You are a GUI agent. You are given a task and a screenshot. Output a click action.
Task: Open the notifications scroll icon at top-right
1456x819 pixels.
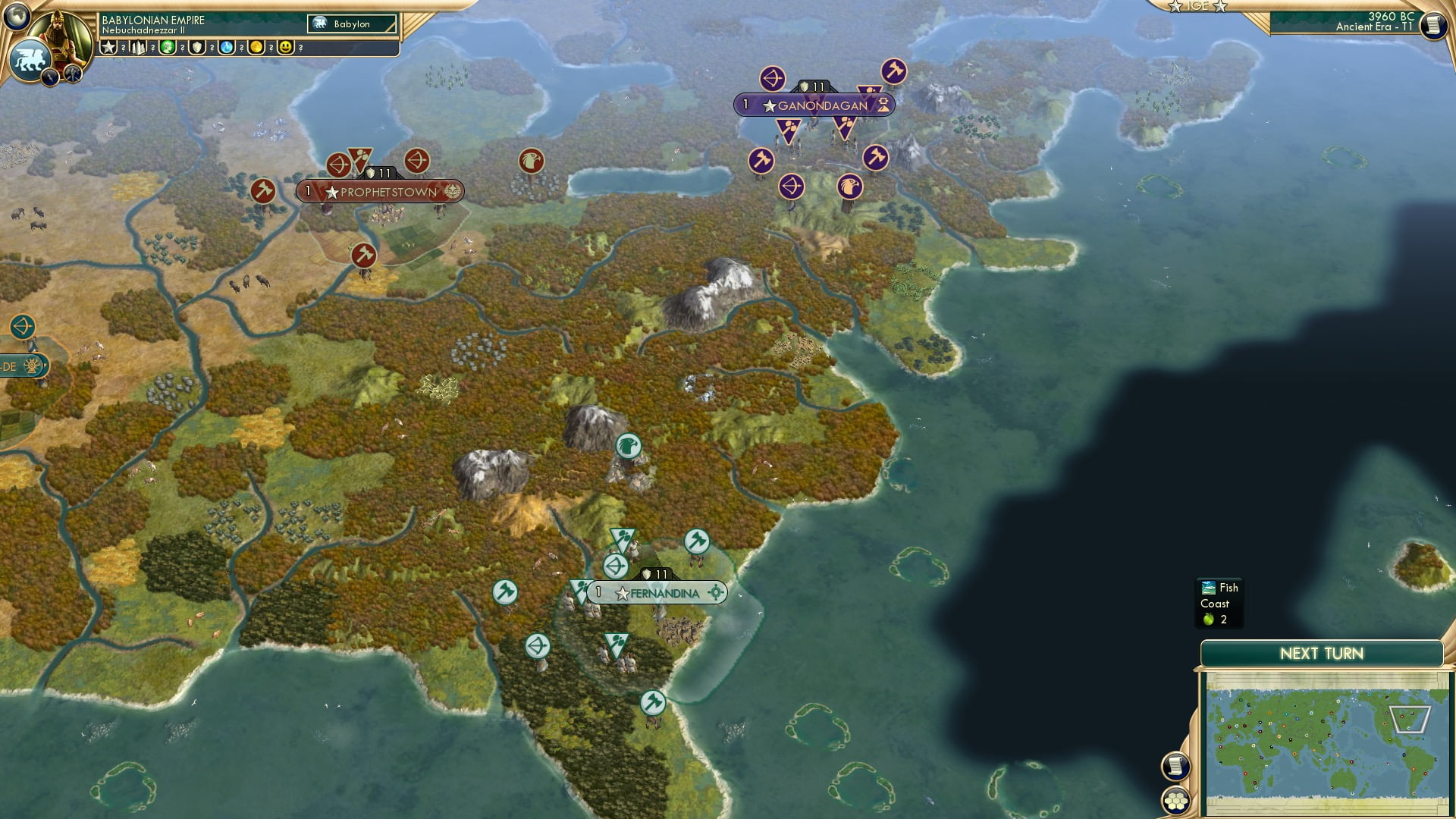pos(1432,27)
